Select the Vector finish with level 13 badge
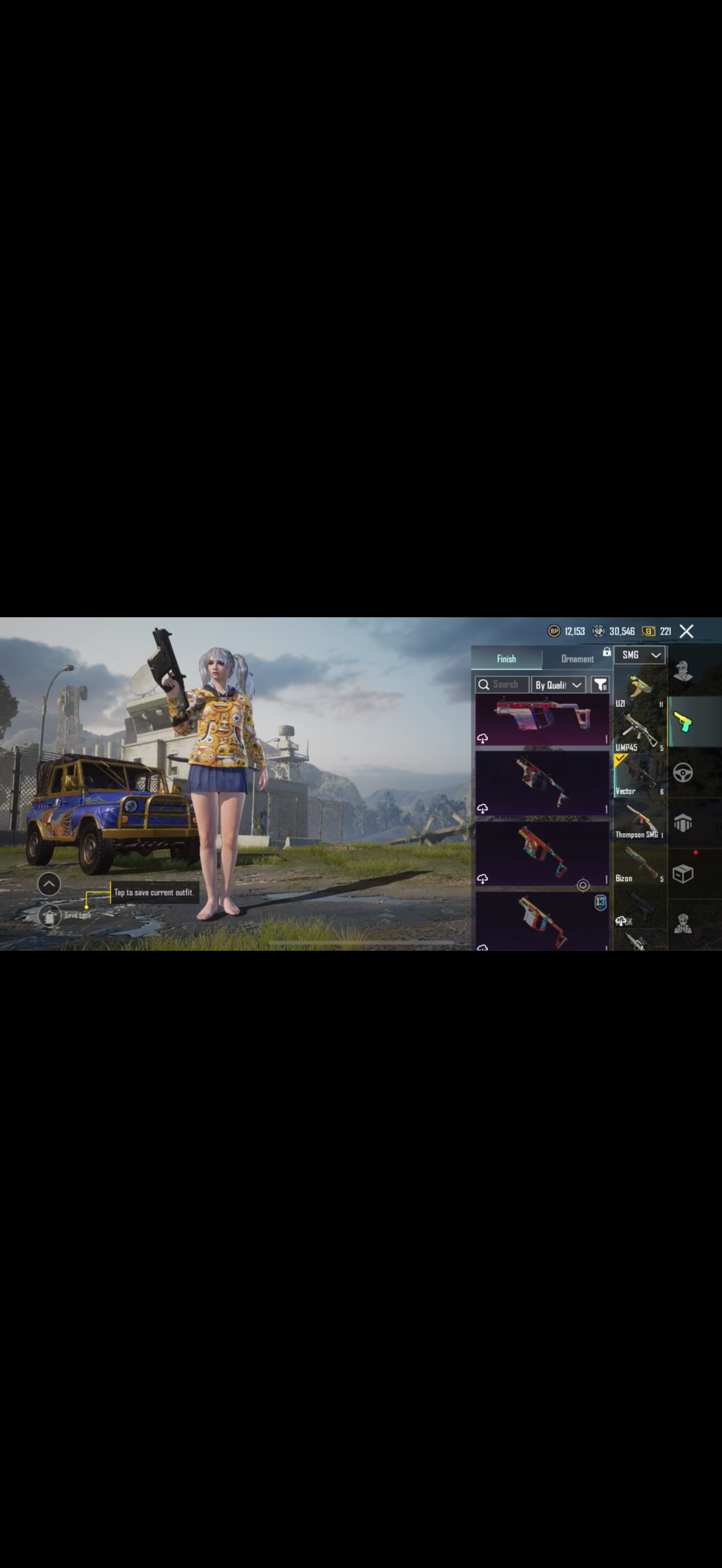 point(542,920)
